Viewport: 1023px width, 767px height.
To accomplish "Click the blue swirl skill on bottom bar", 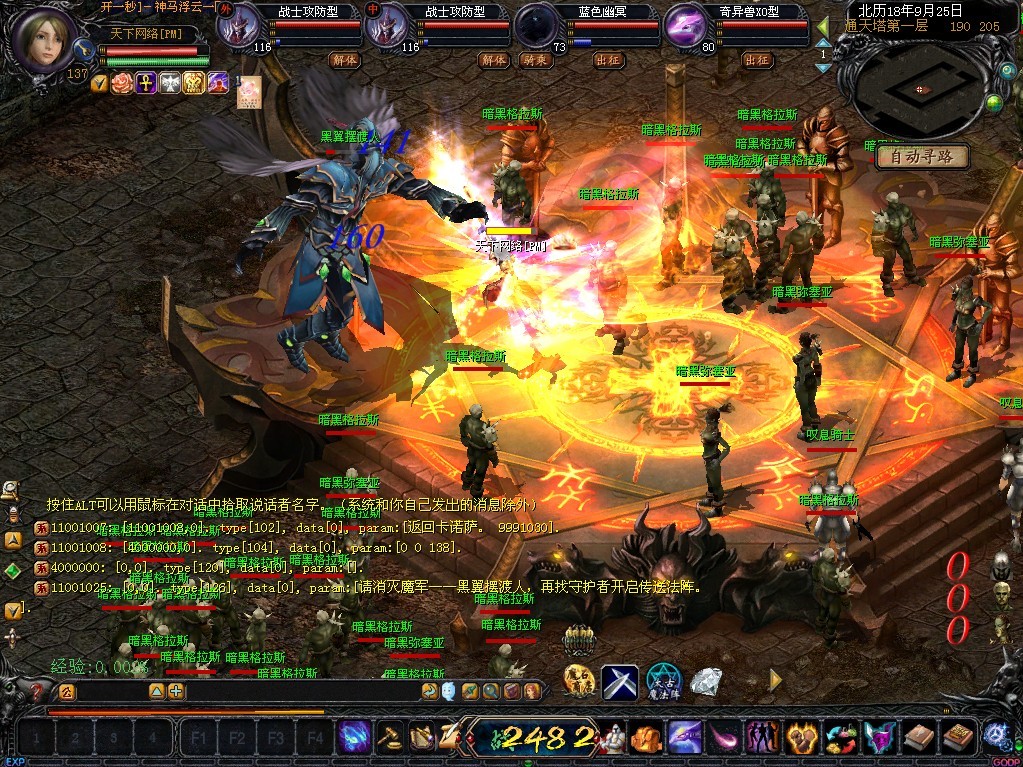I will [353, 738].
